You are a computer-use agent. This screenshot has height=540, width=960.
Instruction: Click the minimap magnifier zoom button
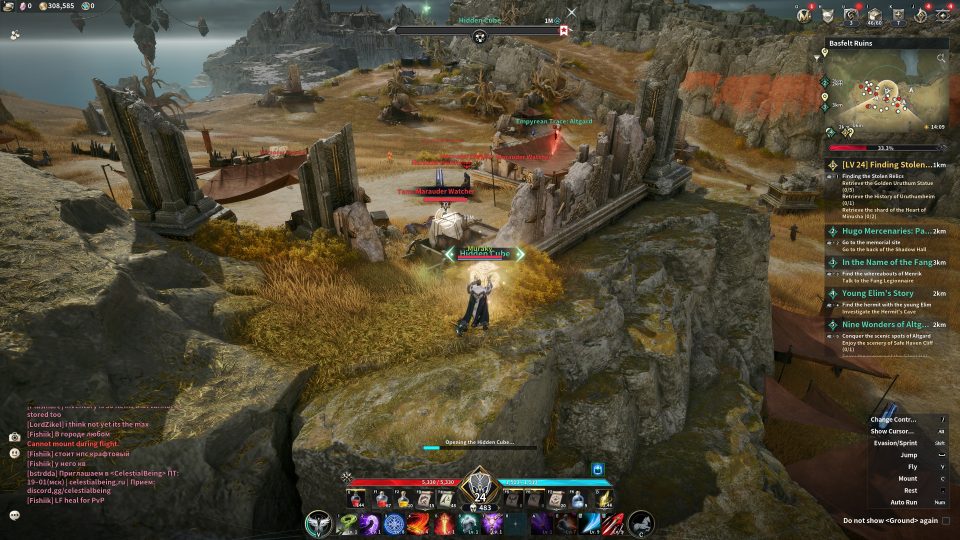pyautogui.click(x=941, y=58)
